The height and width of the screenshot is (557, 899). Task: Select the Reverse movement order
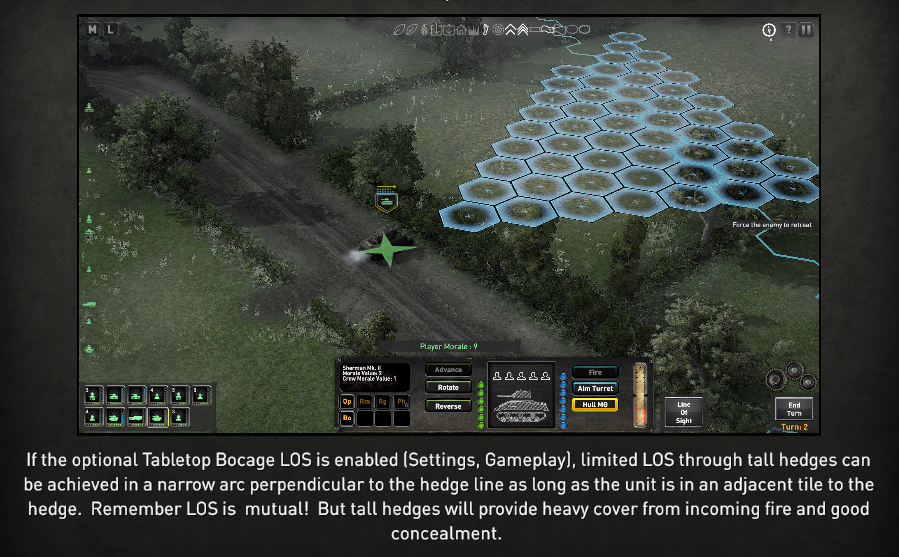coord(448,406)
